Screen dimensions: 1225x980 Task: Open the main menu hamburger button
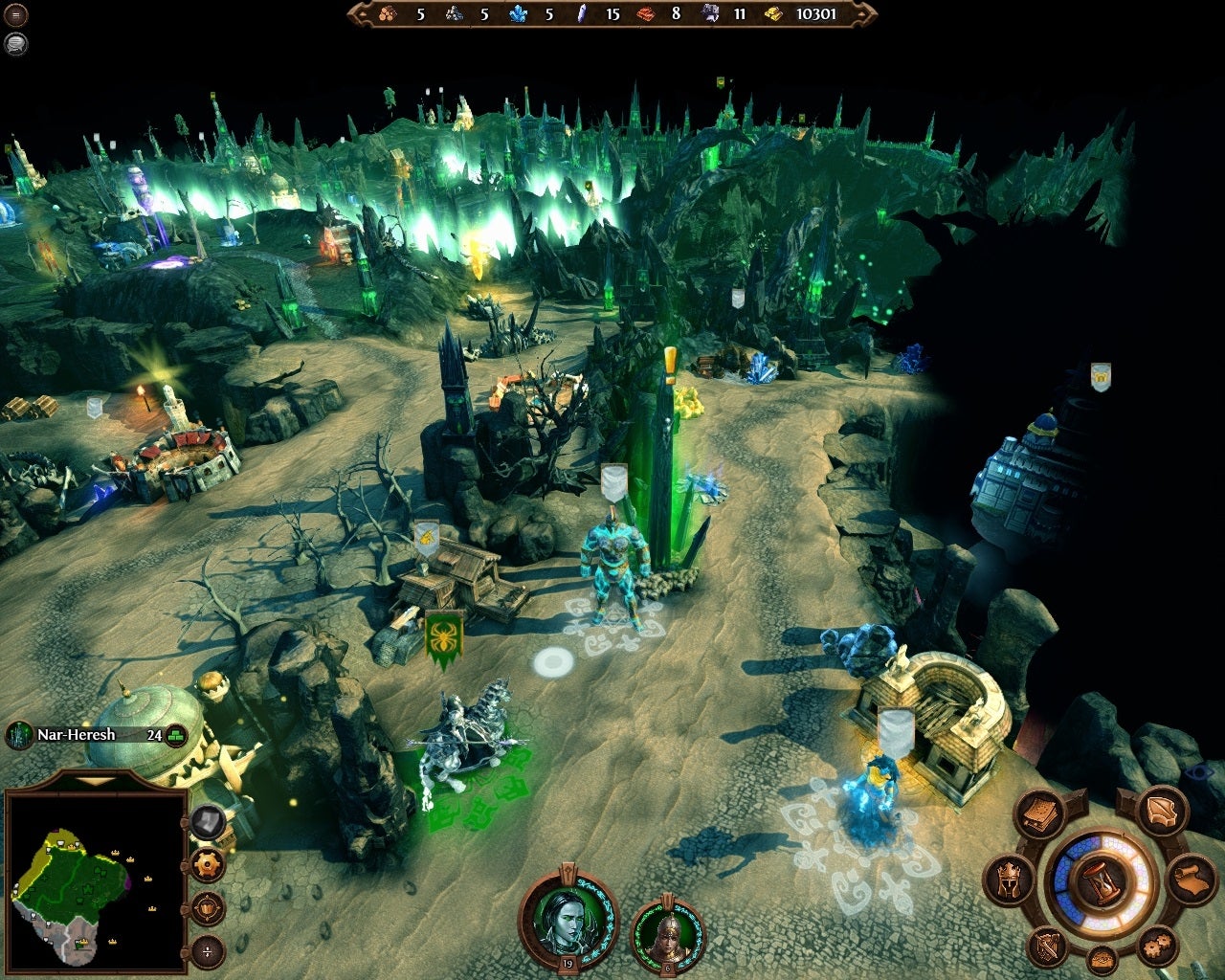coord(16,15)
